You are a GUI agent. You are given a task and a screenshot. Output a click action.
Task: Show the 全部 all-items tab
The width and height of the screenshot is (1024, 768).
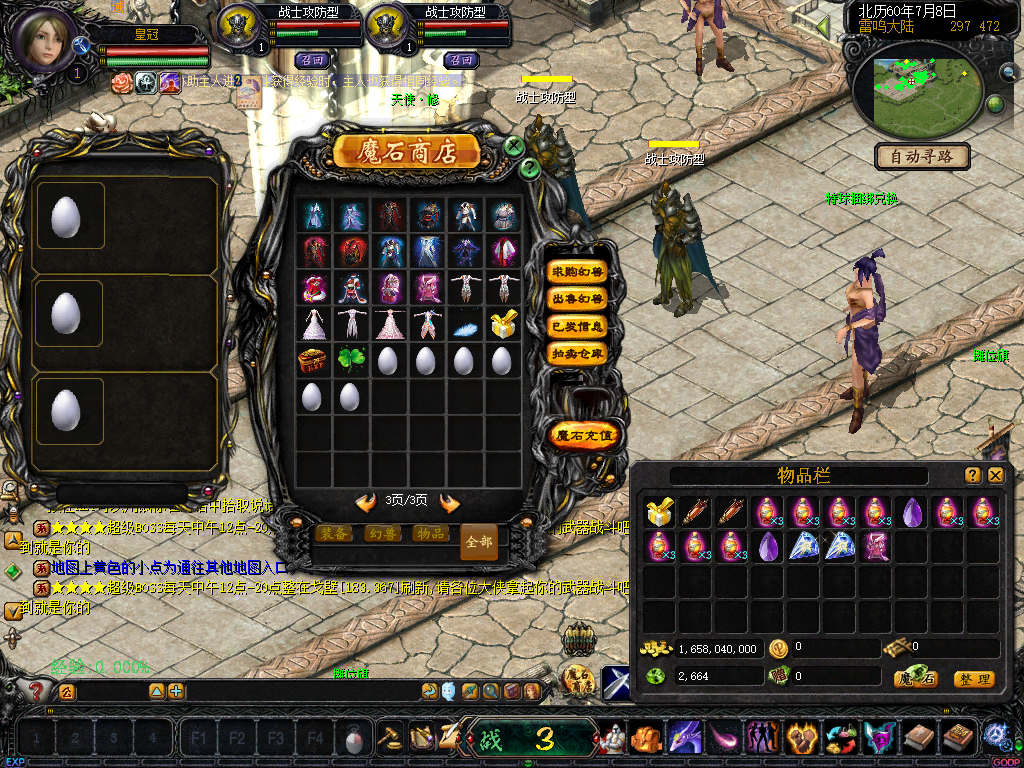[479, 541]
